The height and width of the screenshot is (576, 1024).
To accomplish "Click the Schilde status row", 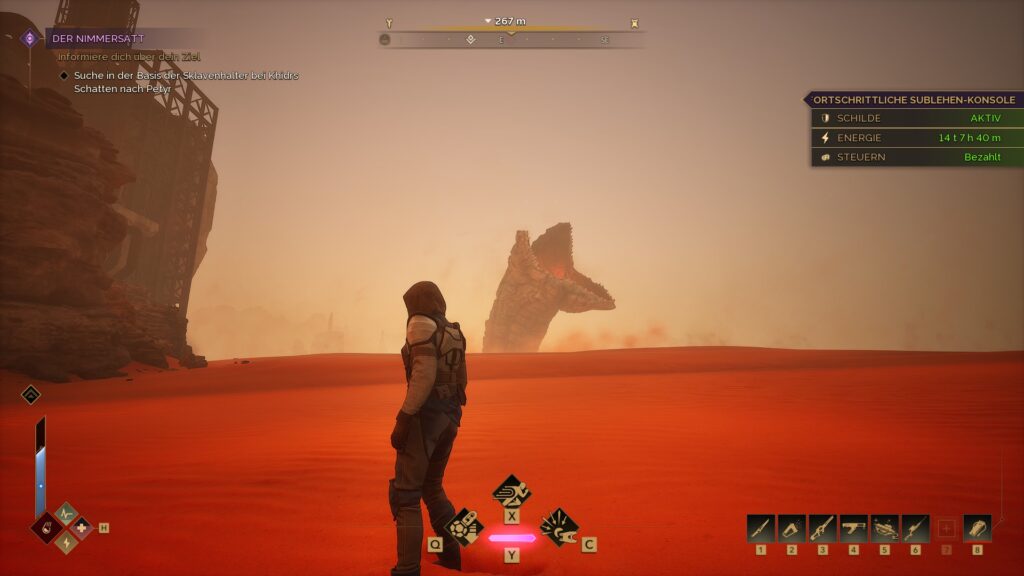I will pyautogui.click(x=916, y=118).
